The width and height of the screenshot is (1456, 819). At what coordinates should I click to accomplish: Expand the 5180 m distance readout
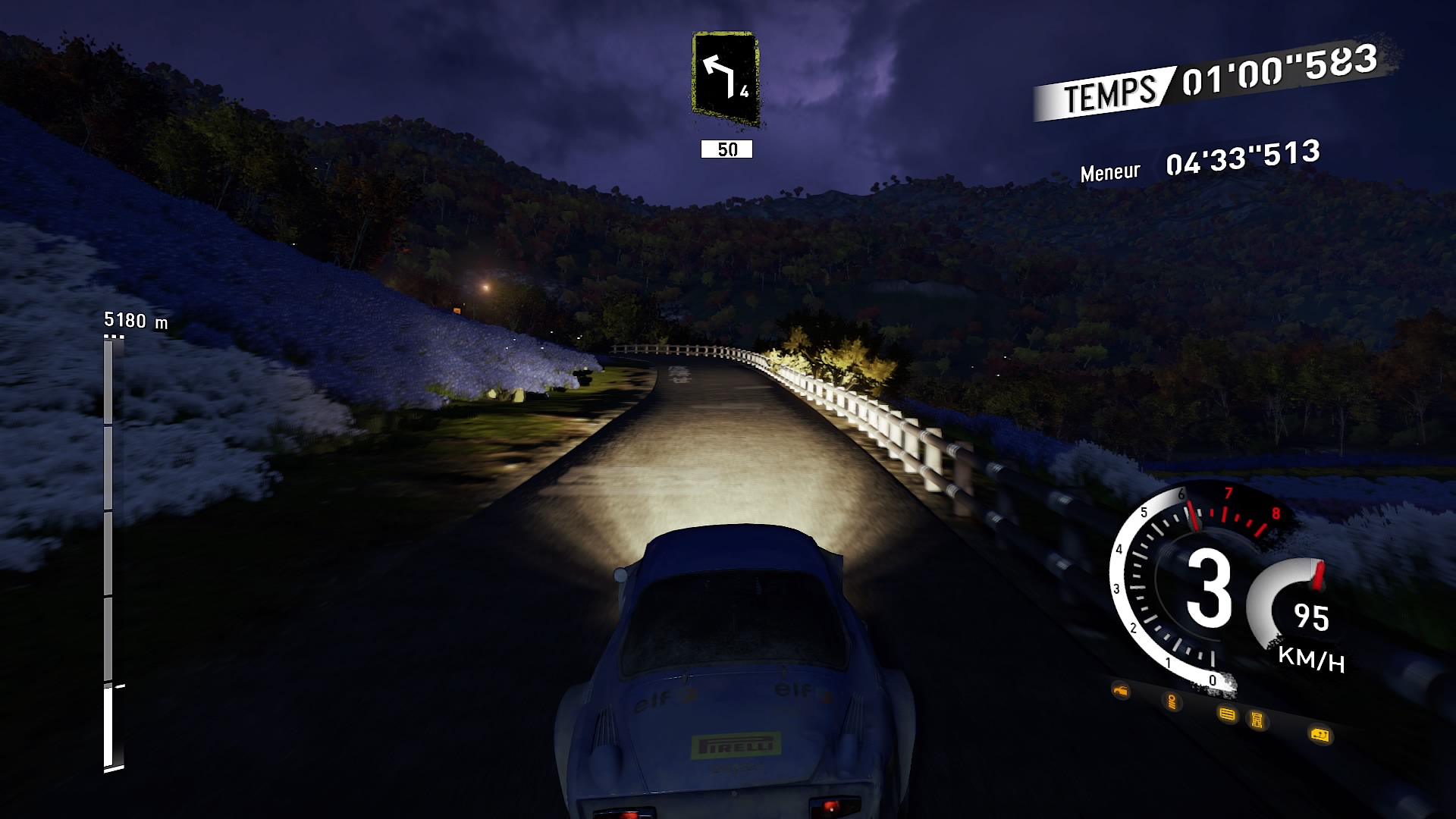136,318
